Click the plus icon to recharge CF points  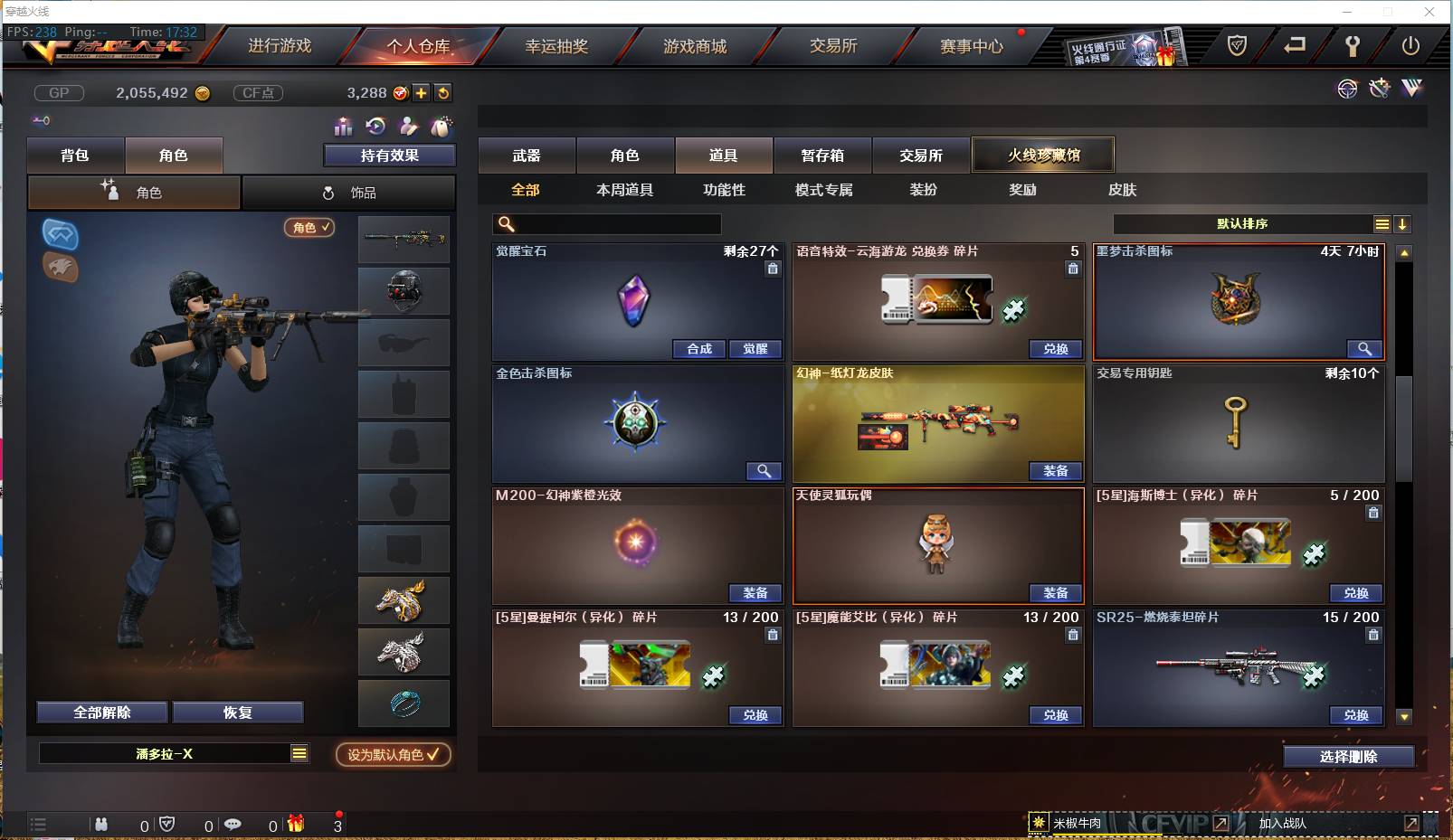tap(421, 92)
